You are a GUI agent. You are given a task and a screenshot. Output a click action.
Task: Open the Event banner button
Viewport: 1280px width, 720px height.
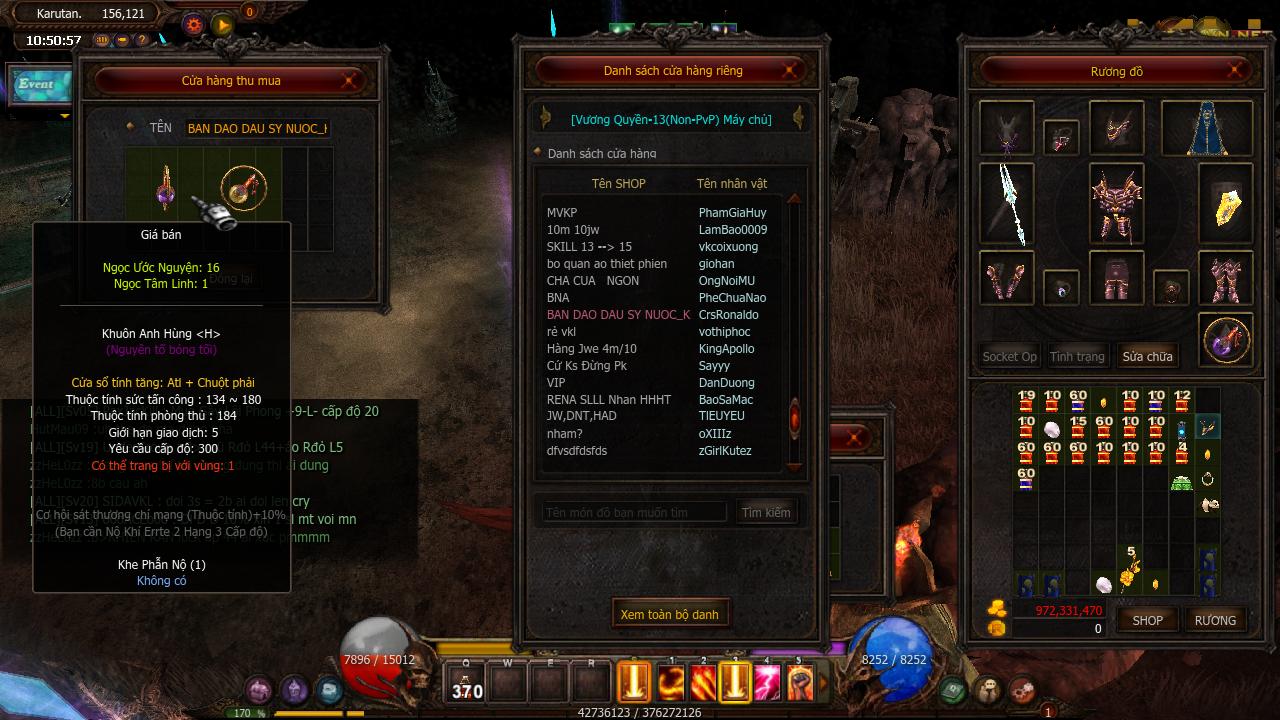click(38, 85)
